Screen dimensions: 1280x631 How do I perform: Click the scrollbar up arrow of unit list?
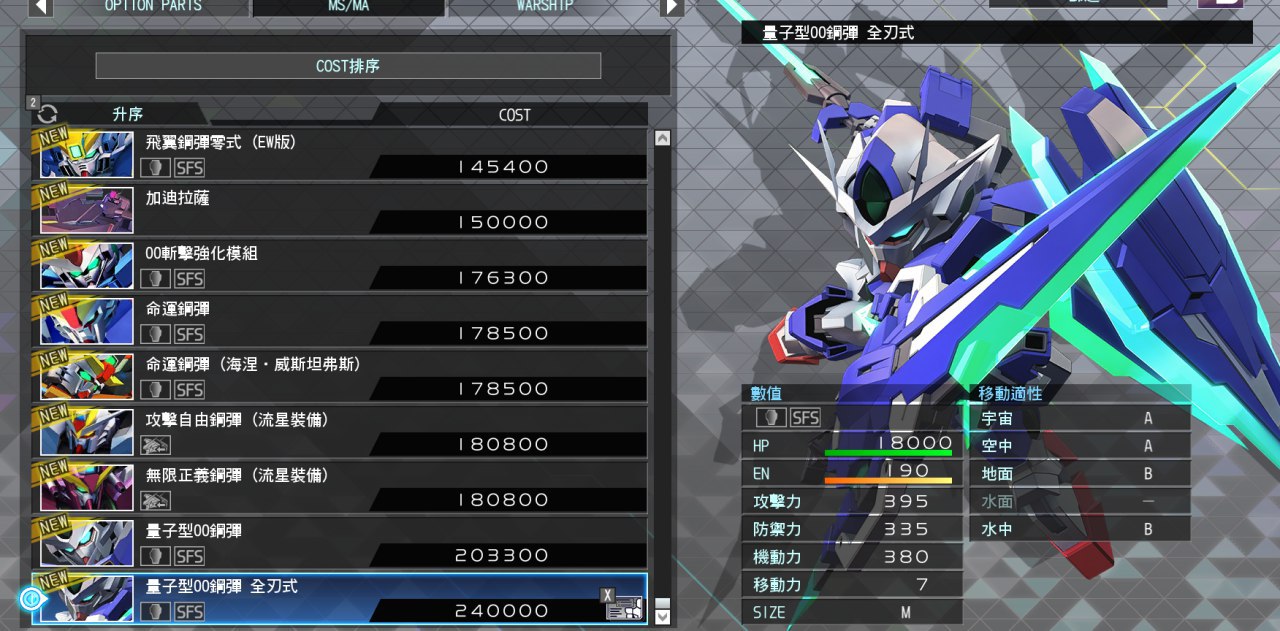(662, 139)
